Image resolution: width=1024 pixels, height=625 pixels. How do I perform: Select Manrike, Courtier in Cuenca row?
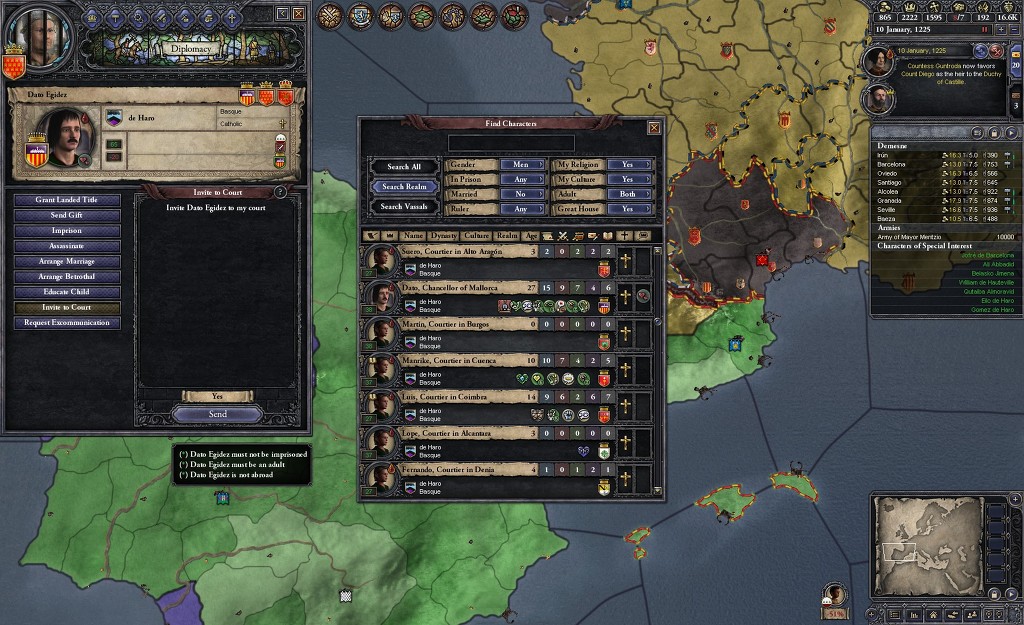point(450,360)
